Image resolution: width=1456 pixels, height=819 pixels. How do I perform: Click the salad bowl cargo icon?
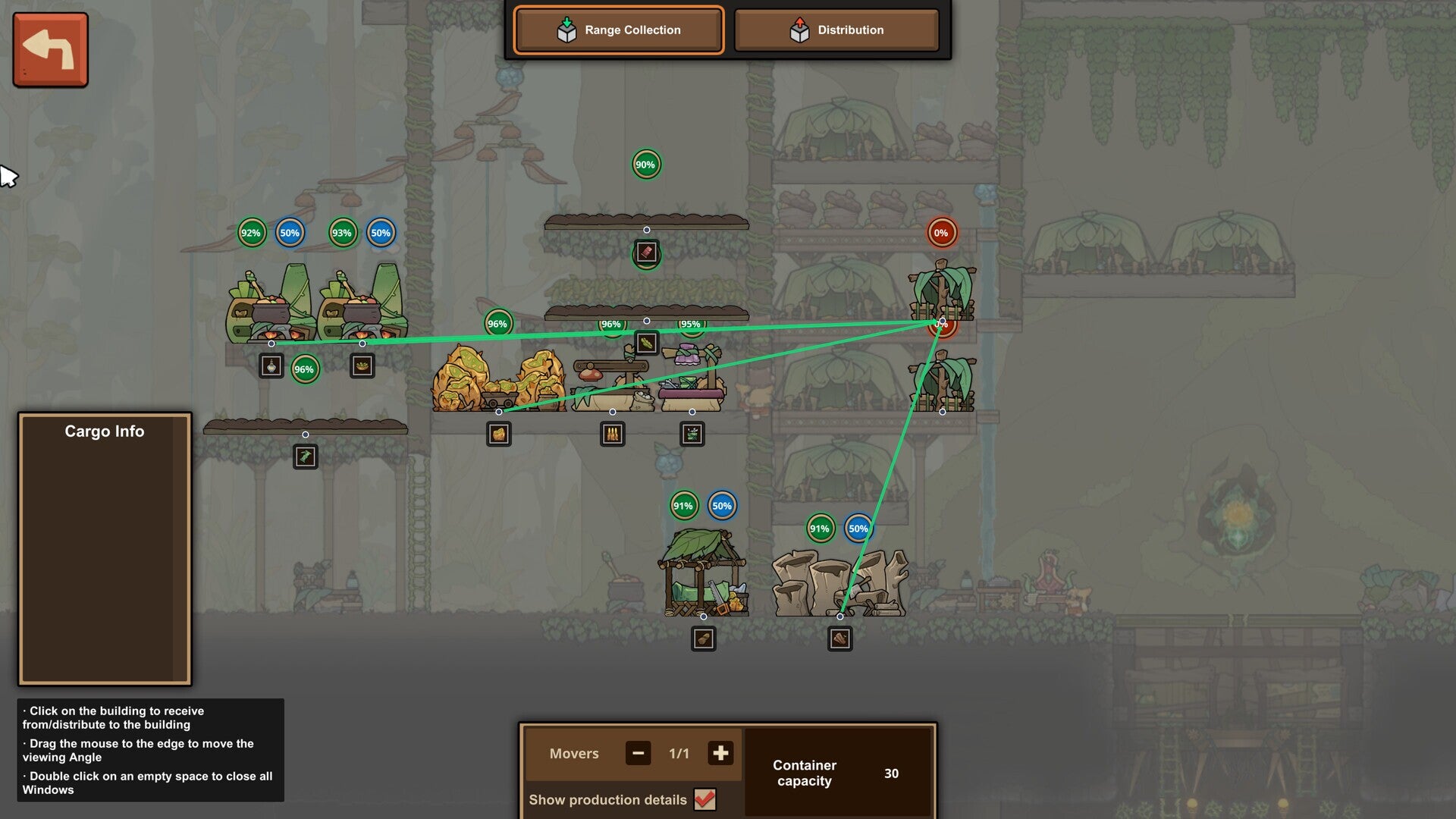[x=363, y=365]
